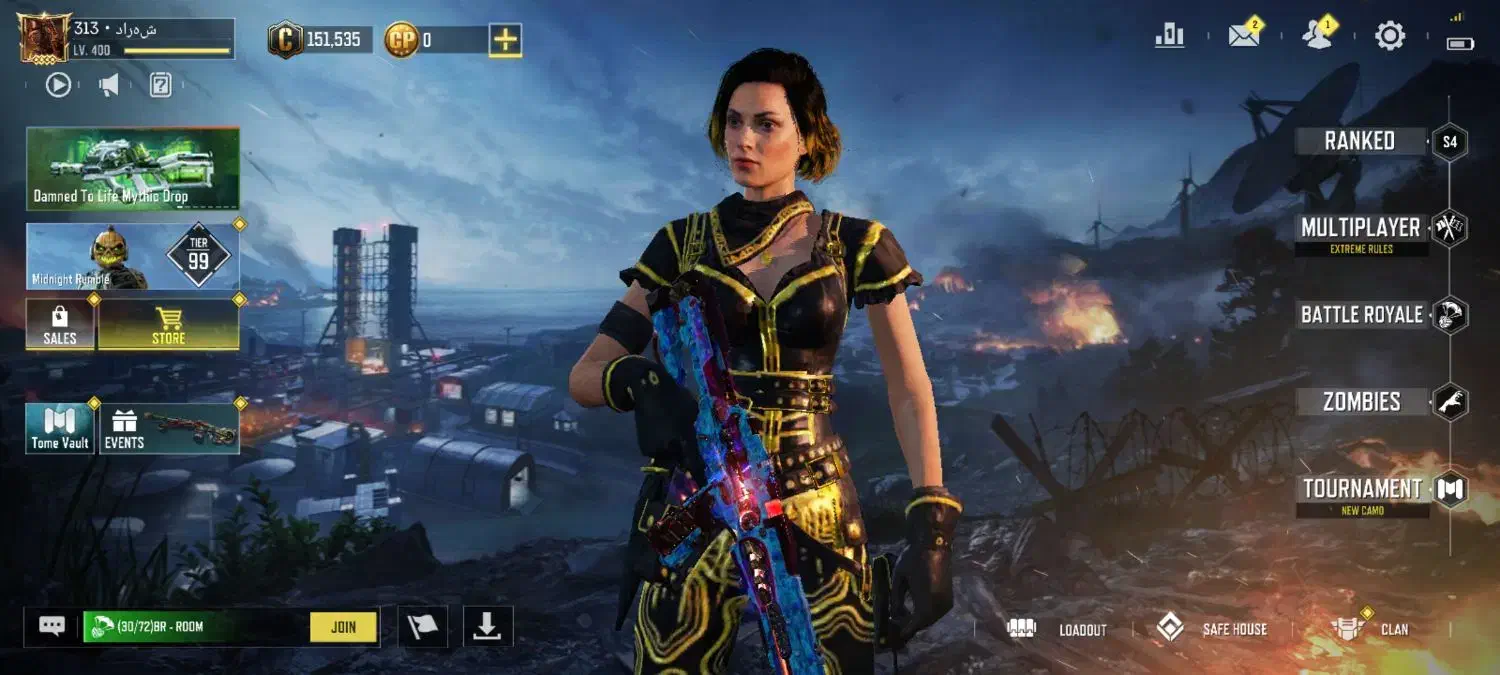Join the BR room
Screen dimensions: 1500x675
point(343,627)
